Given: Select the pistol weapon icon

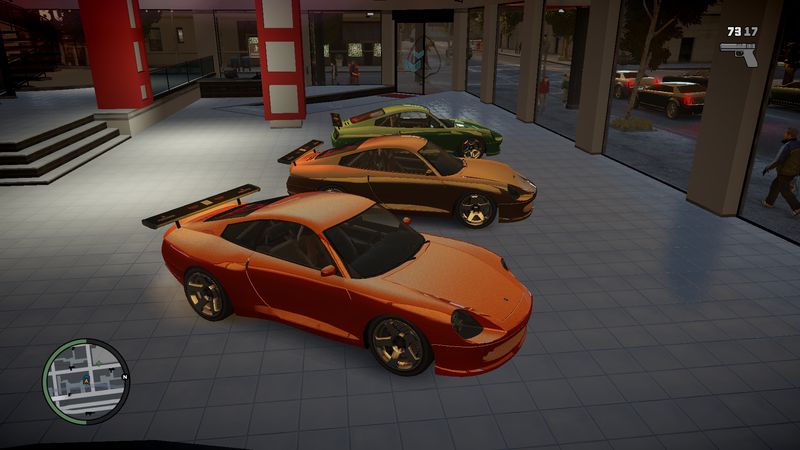Looking at the screenshot, I should click(739, 52).
